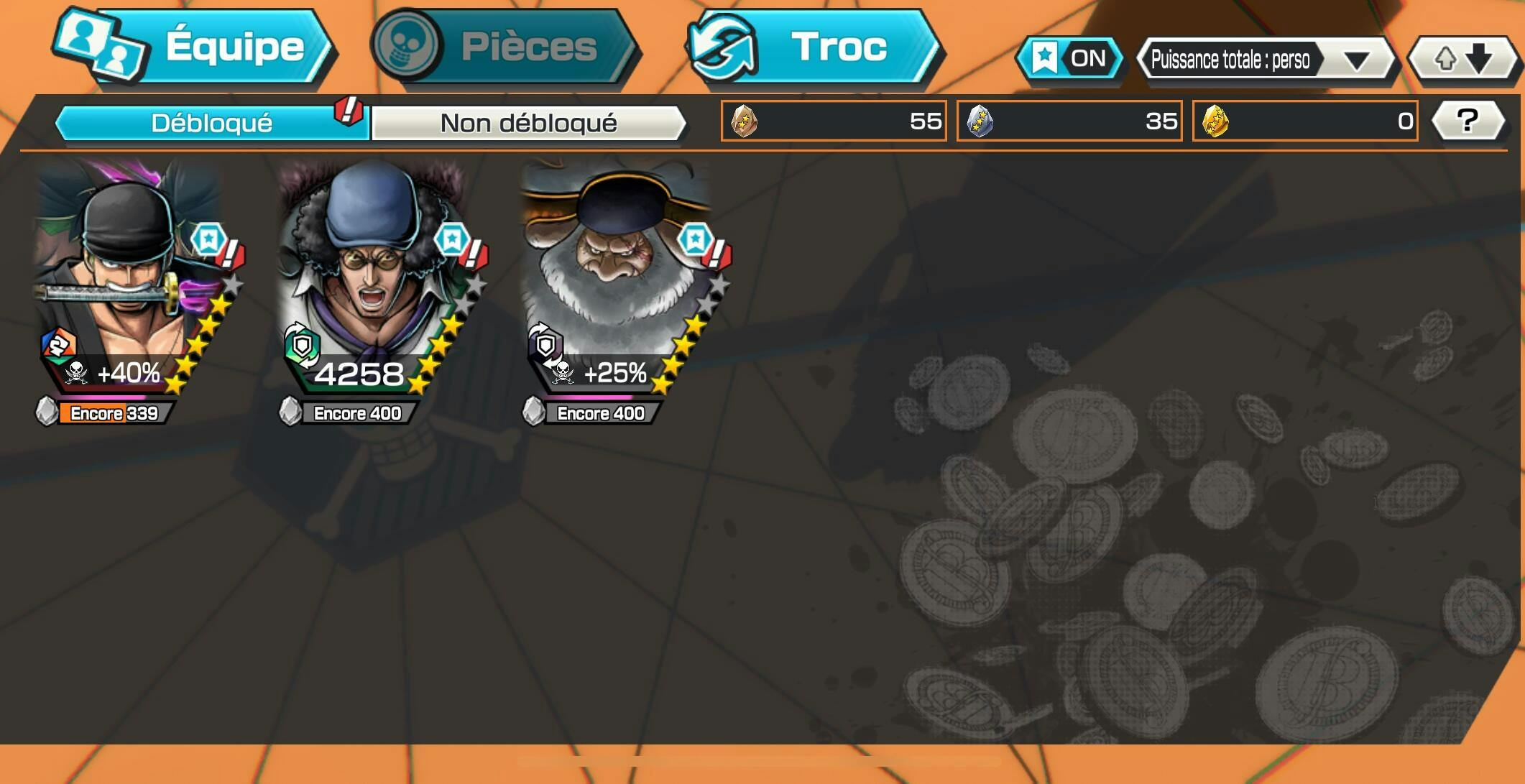Switch to the Pièces tab
The width and height of the screenshot is (1525, 784).
click(x=505, y=47)
